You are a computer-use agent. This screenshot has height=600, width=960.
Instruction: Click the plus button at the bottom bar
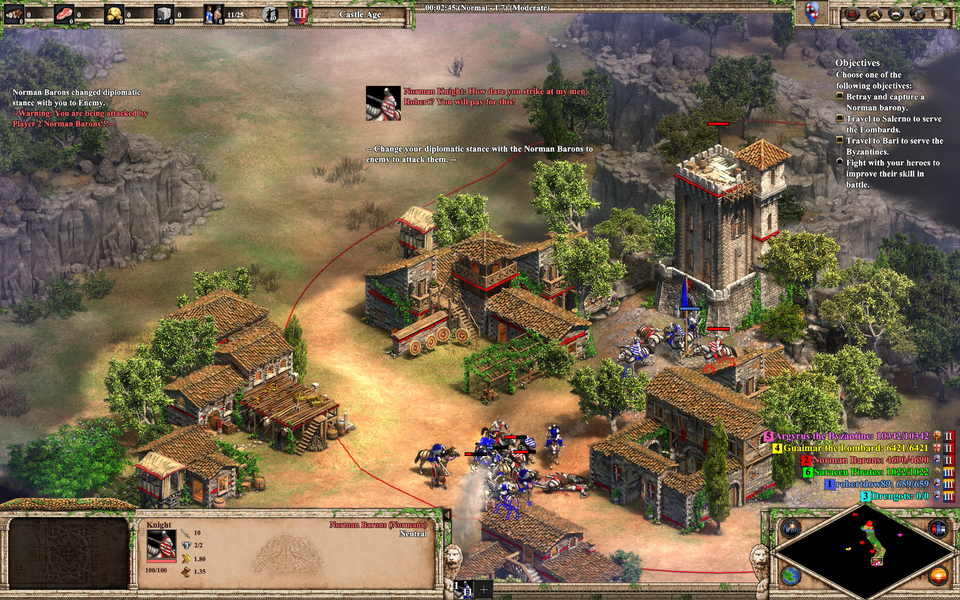[484, 590]
